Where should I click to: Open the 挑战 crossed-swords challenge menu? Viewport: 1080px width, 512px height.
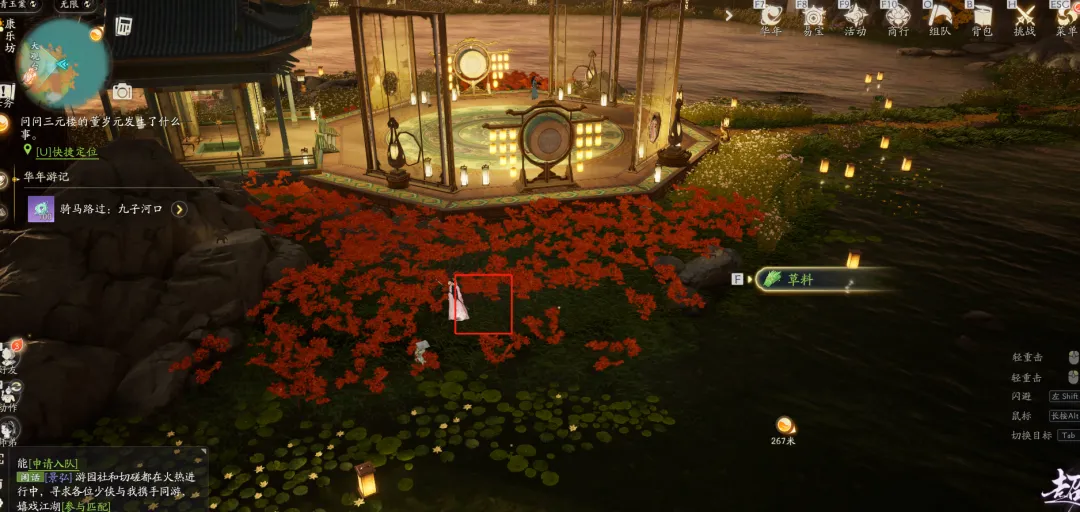[x=1025, y=17]
